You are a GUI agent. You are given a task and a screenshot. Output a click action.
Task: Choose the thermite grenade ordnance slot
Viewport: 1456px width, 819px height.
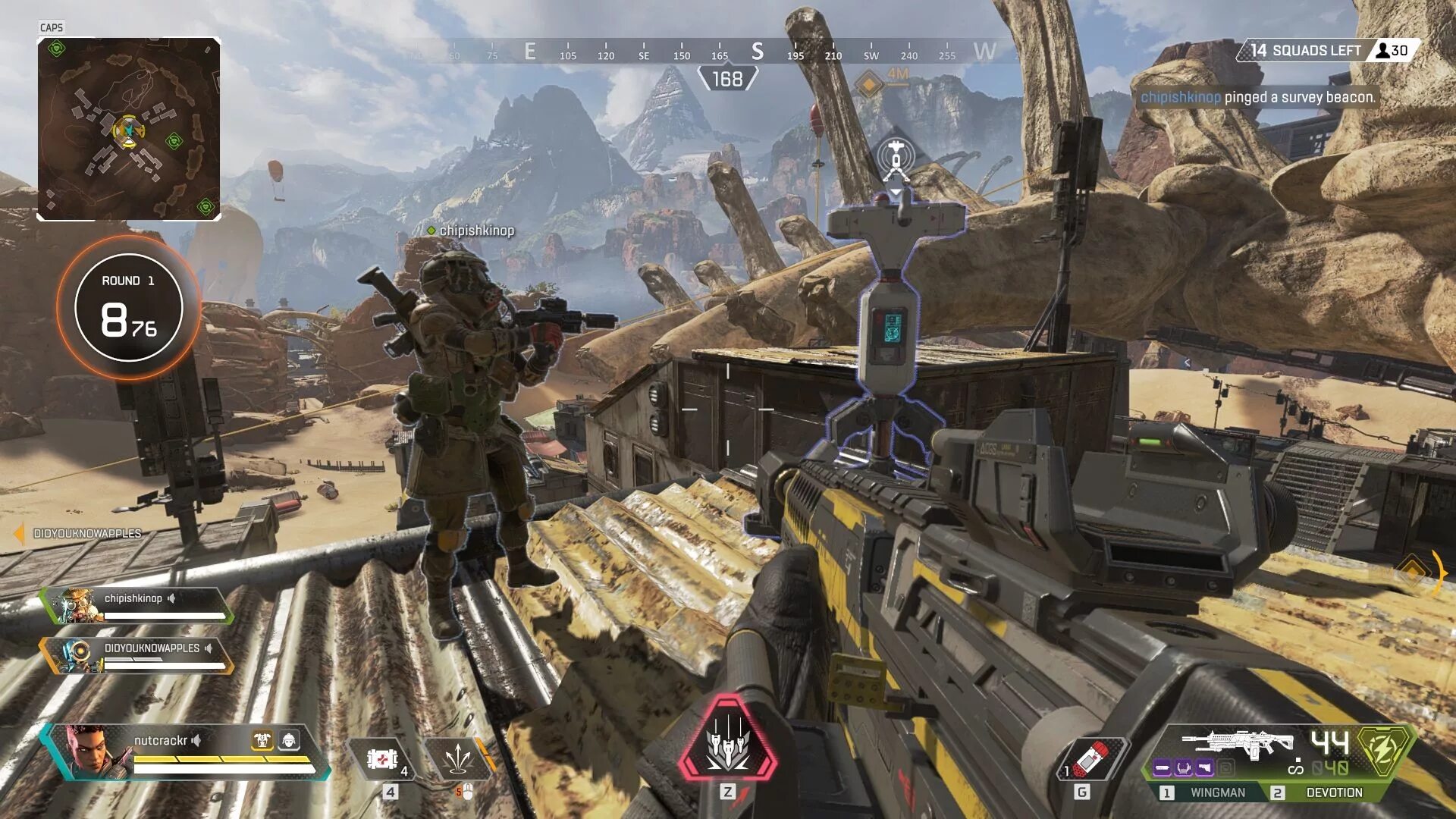[x=1093, y=758]
